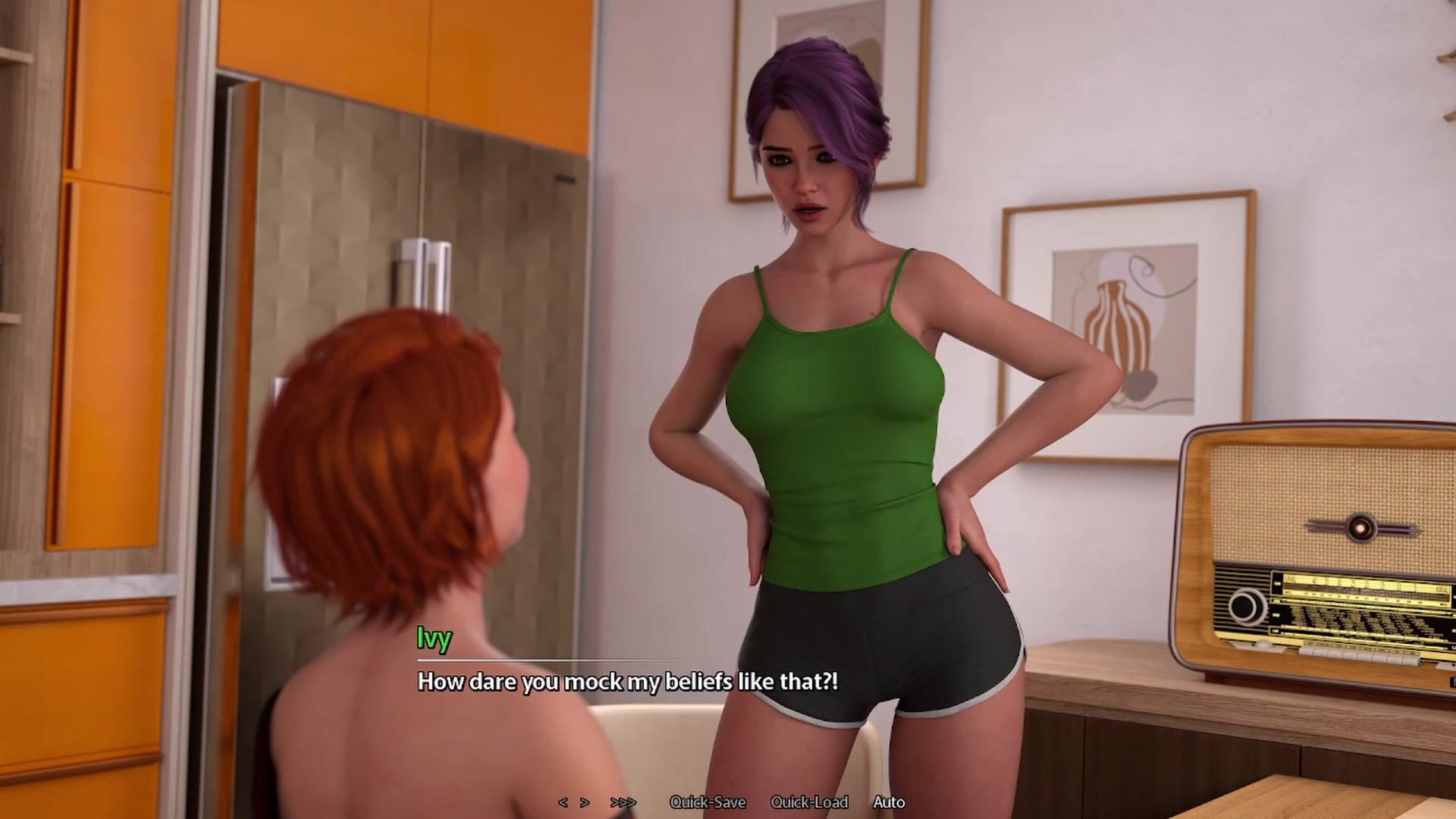The width and height of the screenshot is (1456, 819).
Task: Toggle Auto dialogue advance
Action: 889,802
